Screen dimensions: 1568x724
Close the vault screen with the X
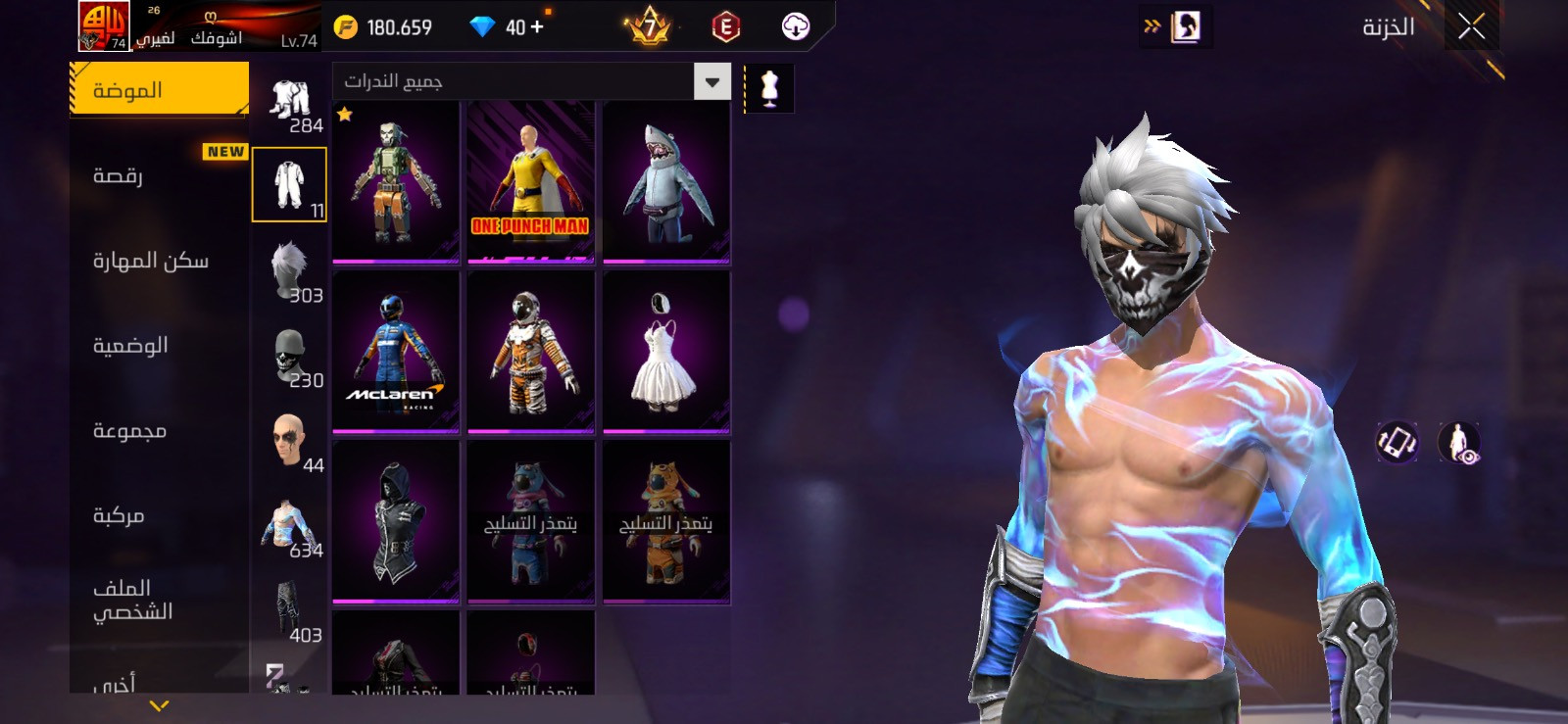[1471, 26]
